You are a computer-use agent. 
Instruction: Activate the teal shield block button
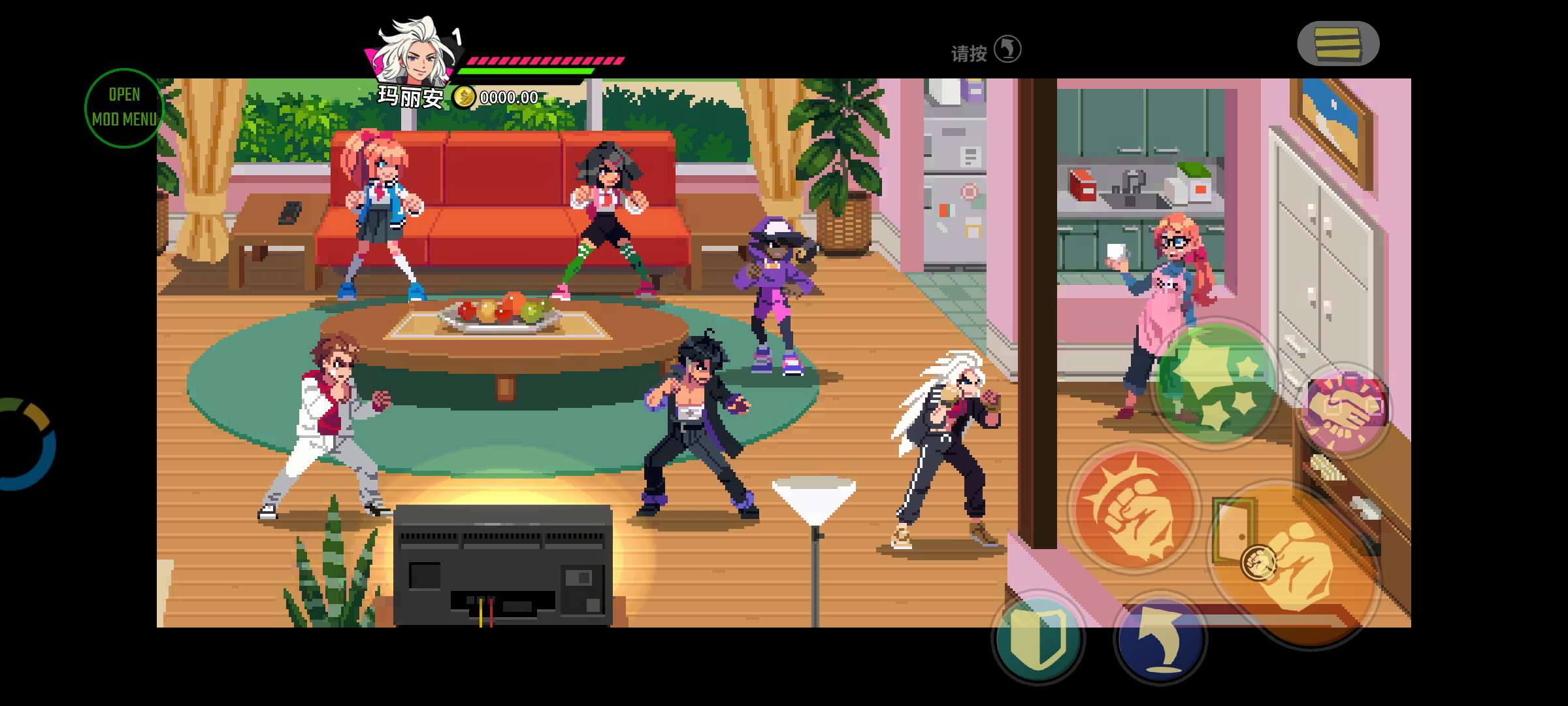point(1037,639)
